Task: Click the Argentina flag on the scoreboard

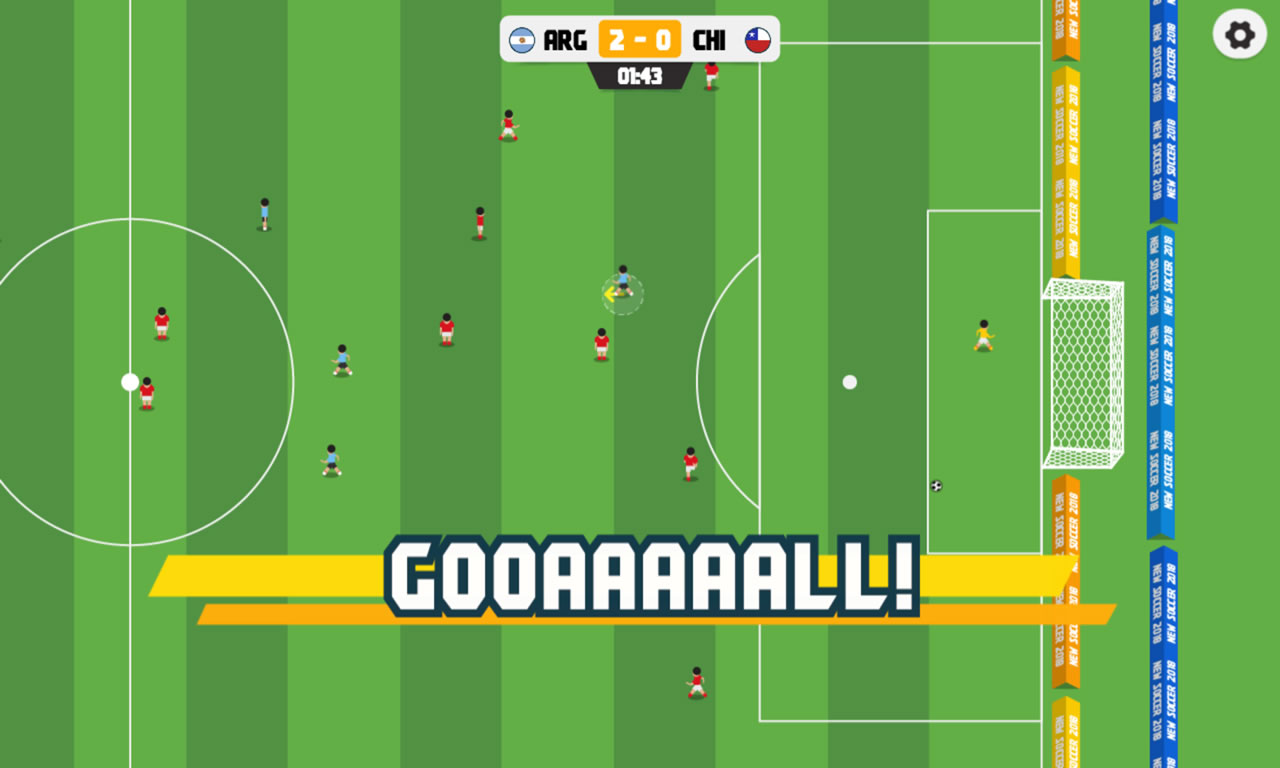Action: click(x=524, y=41)
